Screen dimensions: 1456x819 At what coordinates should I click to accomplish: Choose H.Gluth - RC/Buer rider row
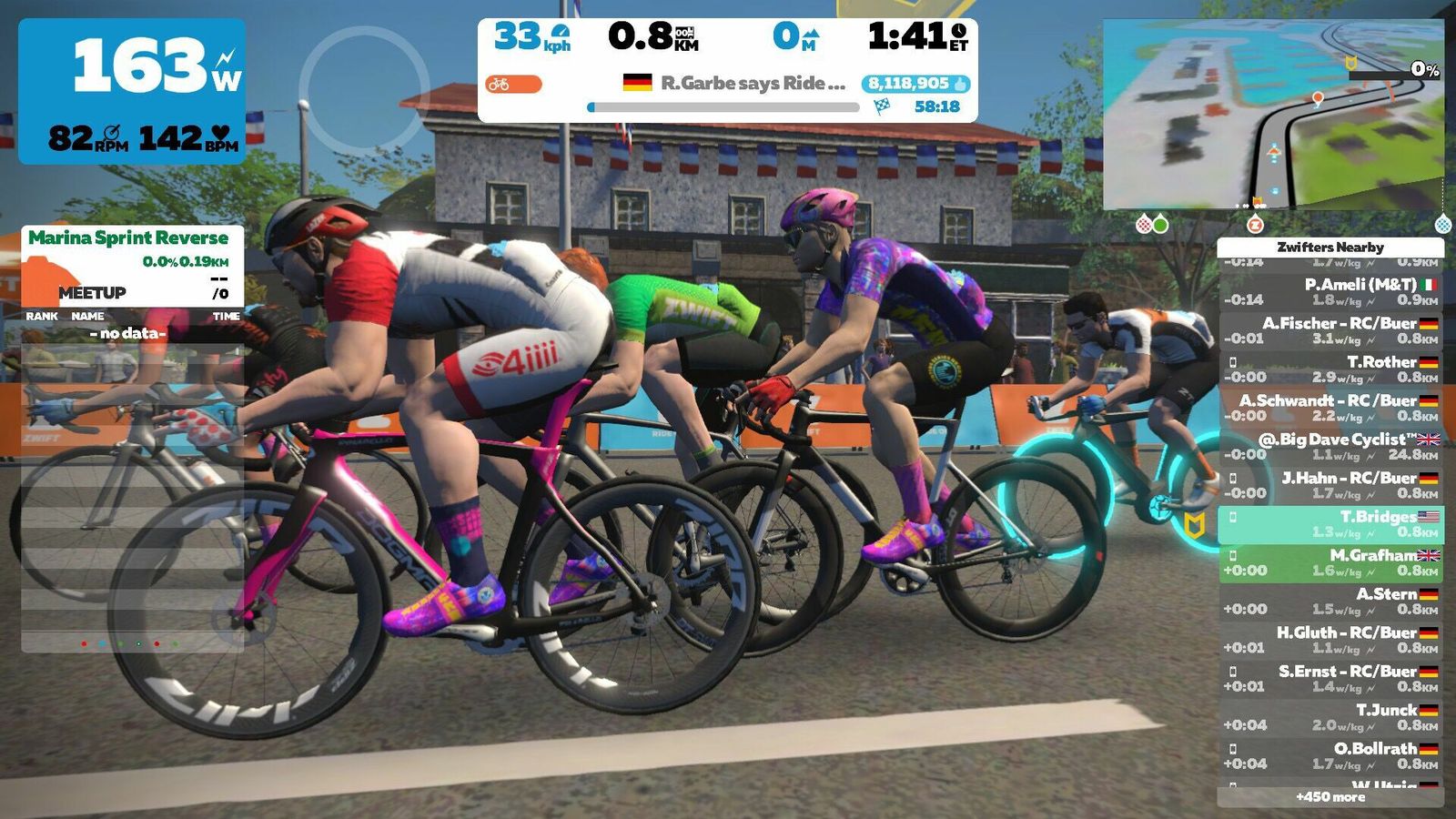[1330, 640]
